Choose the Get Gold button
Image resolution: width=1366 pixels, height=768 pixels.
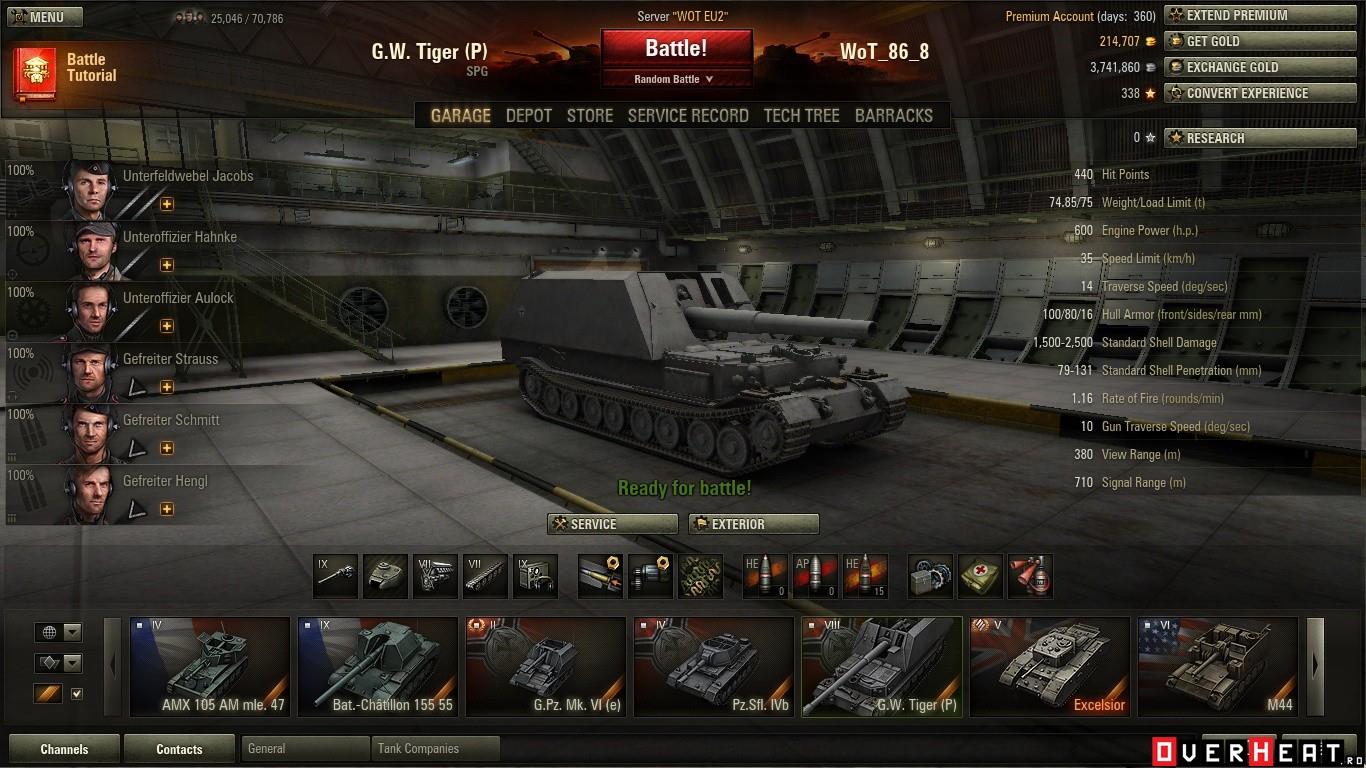pyautogui.click(x=1246, y=41)
